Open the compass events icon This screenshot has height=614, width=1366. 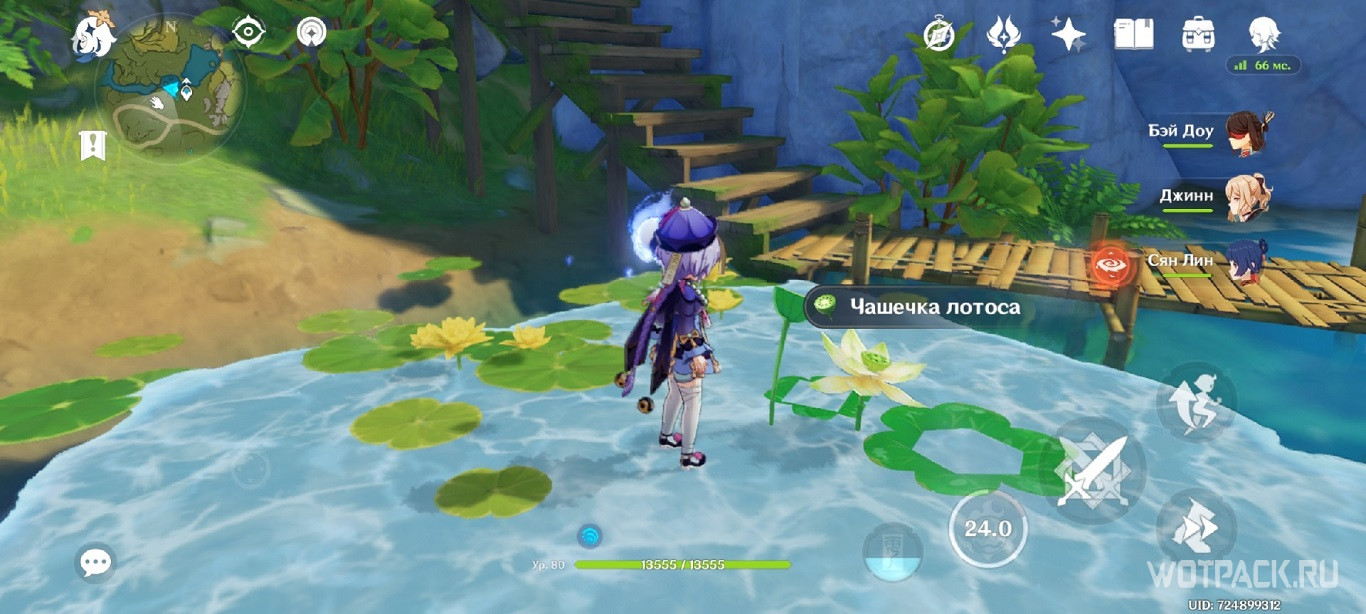point(940,34)
